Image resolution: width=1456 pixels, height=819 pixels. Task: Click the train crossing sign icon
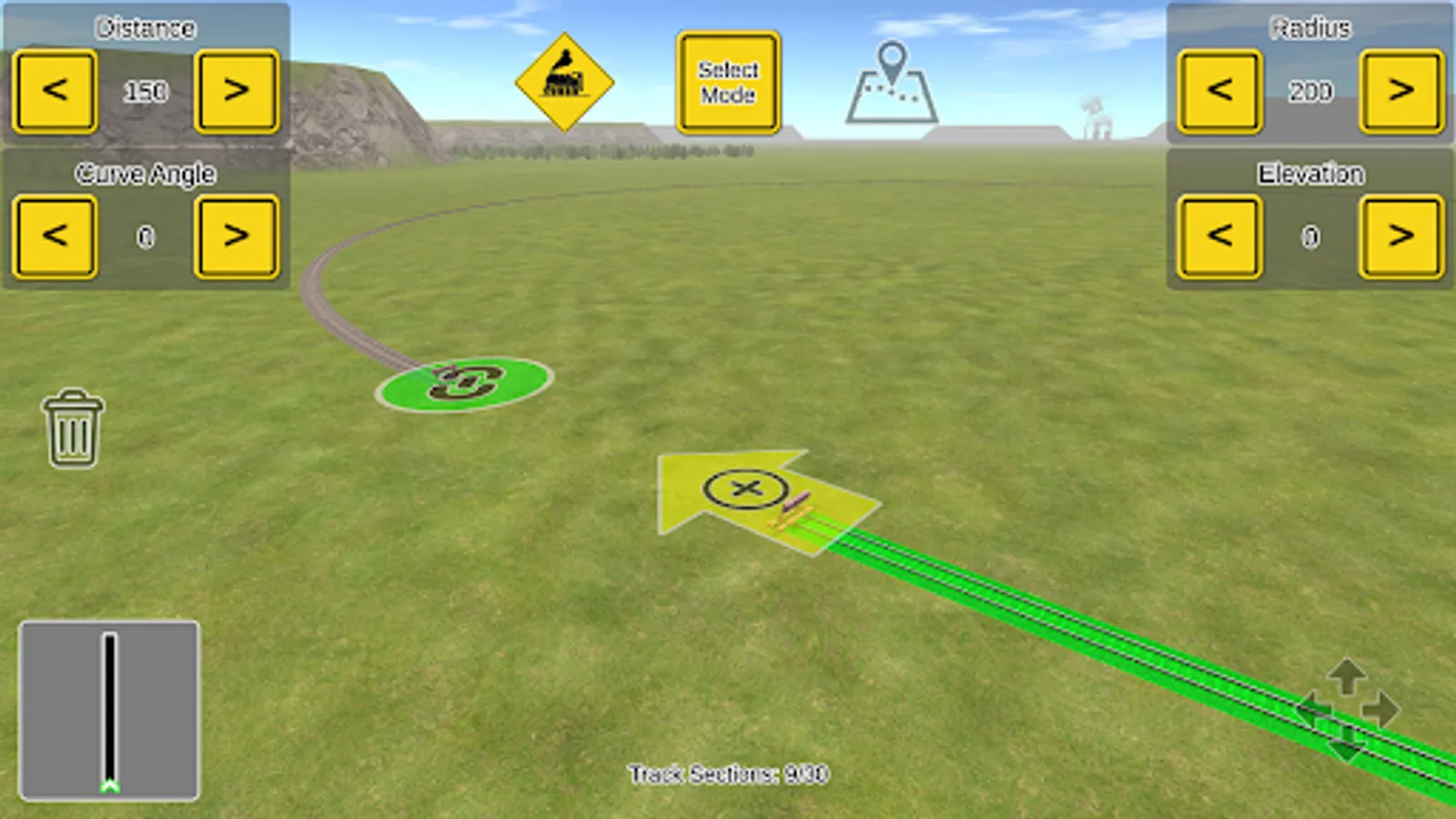(565, 82)
